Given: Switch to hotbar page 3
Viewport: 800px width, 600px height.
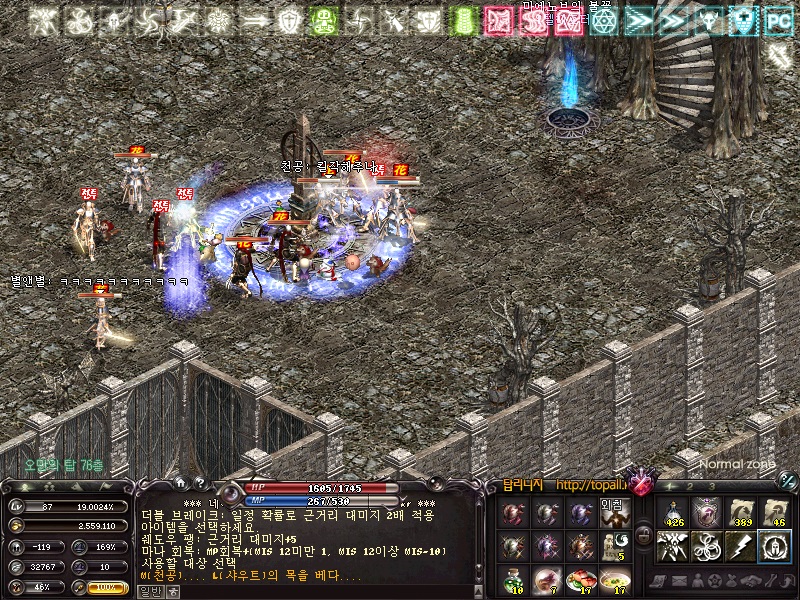Looking at the screenshot, I should click(x=712, y=486).
